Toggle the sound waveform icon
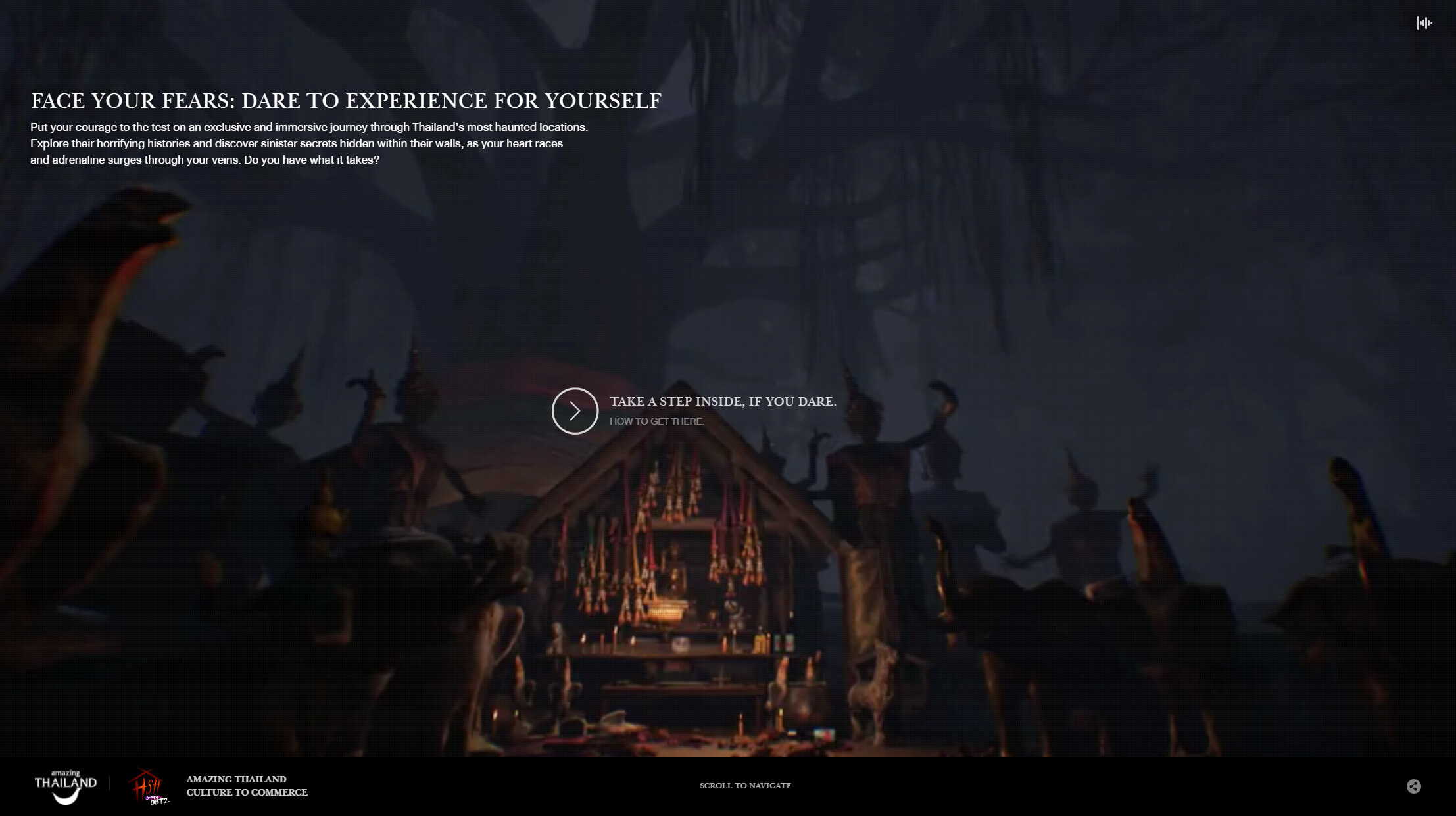This screenshot has height=816, width=1456. point(1424,23)
